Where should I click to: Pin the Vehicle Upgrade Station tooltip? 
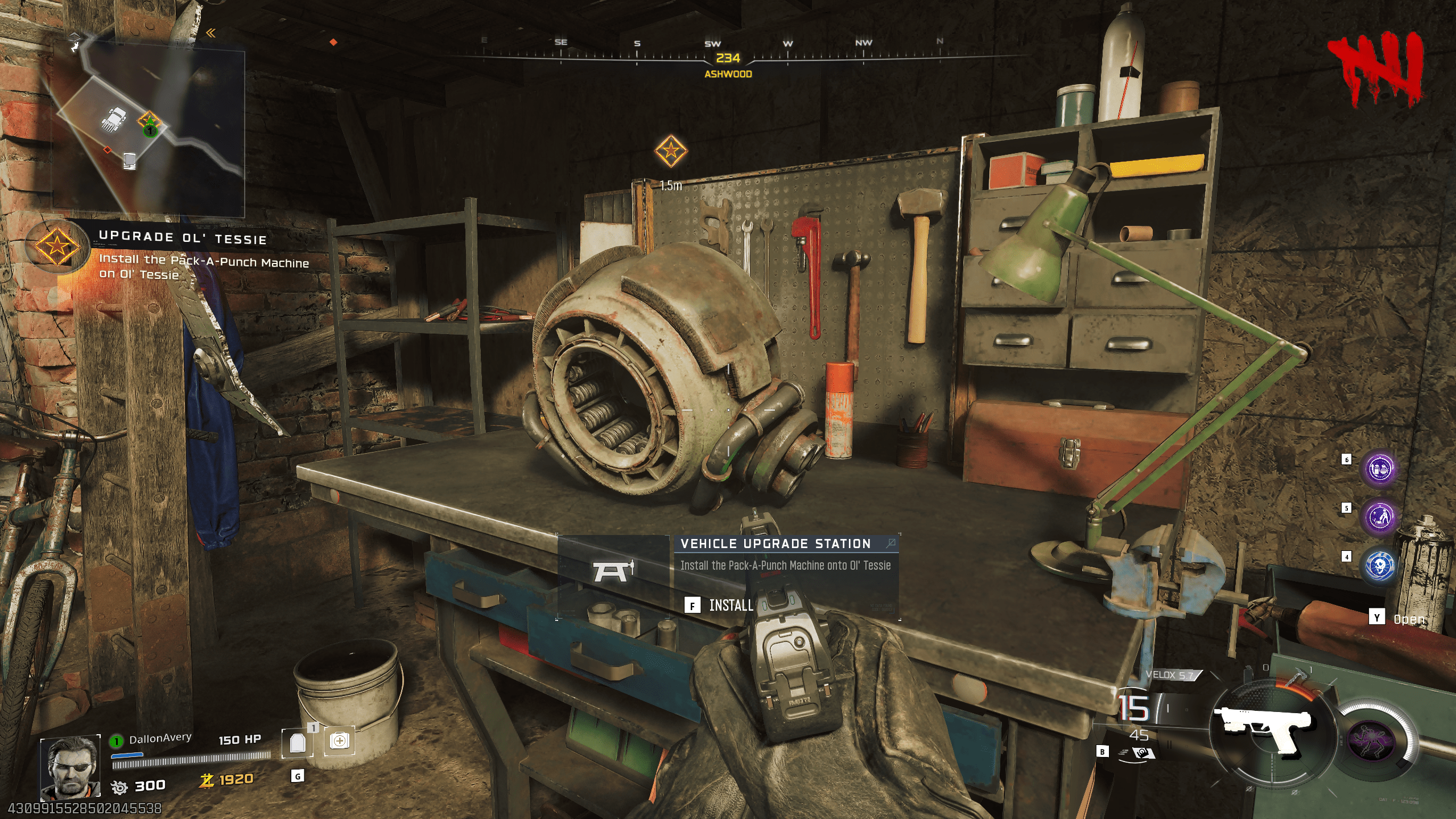coord(890,544)
